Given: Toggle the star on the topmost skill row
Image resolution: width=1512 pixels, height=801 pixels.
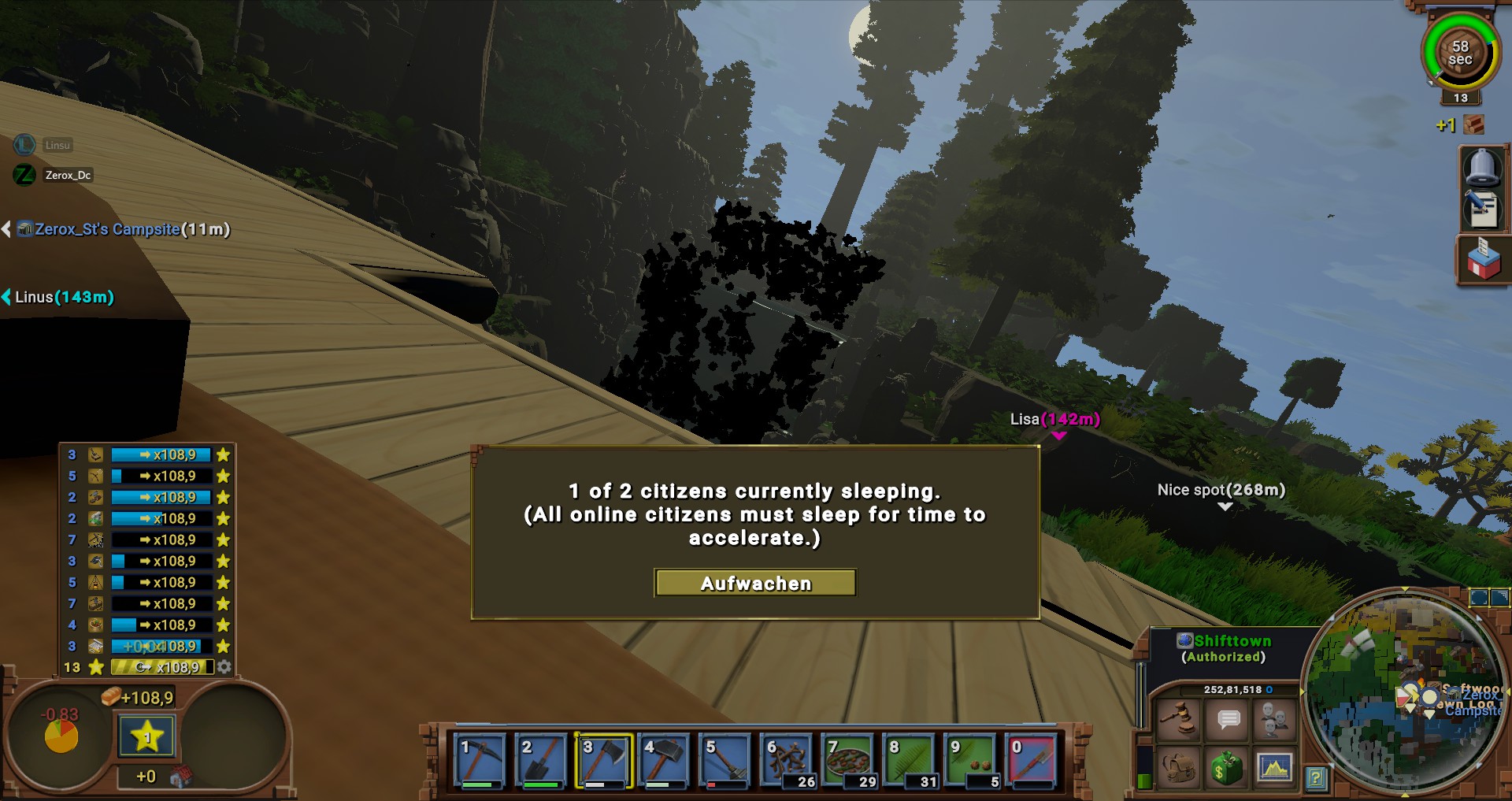Looking at the screenshot, I should (x=224, y=454).
